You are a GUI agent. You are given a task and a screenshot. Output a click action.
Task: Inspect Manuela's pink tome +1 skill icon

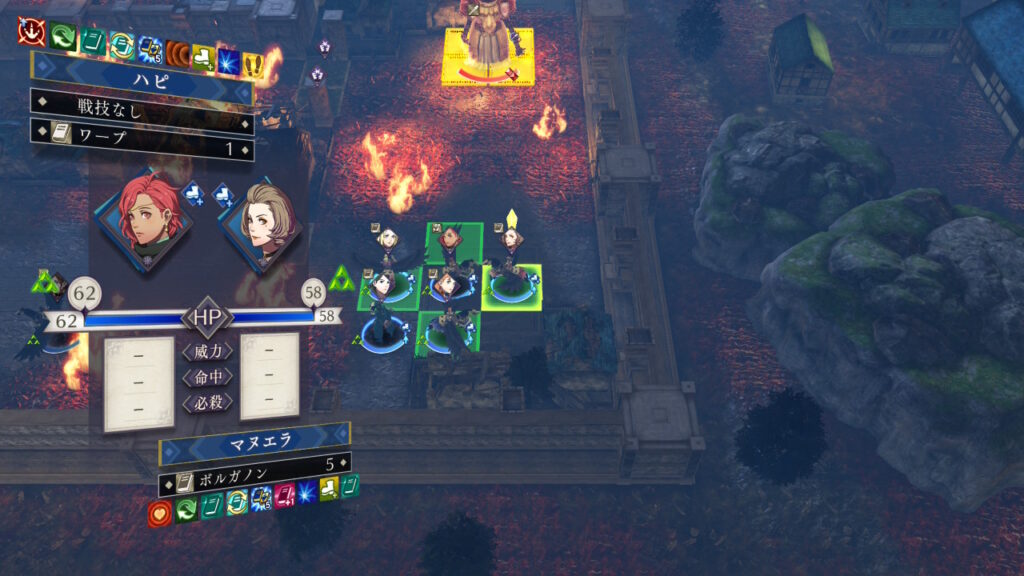(285, 495)
